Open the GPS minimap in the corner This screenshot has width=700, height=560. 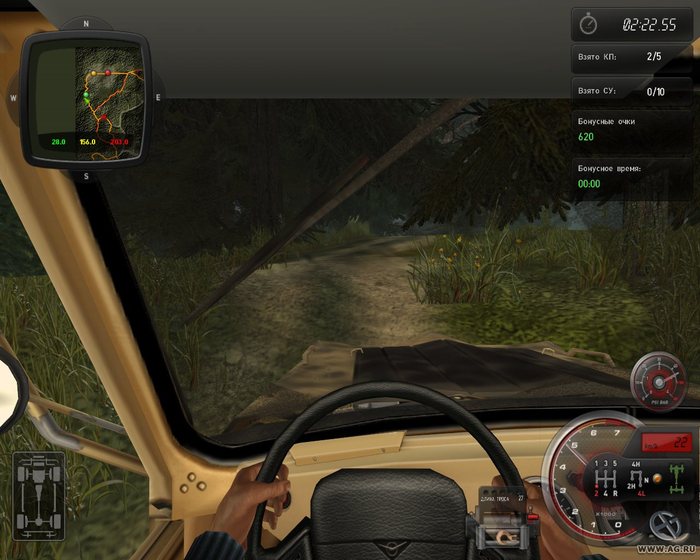point(86,96)
